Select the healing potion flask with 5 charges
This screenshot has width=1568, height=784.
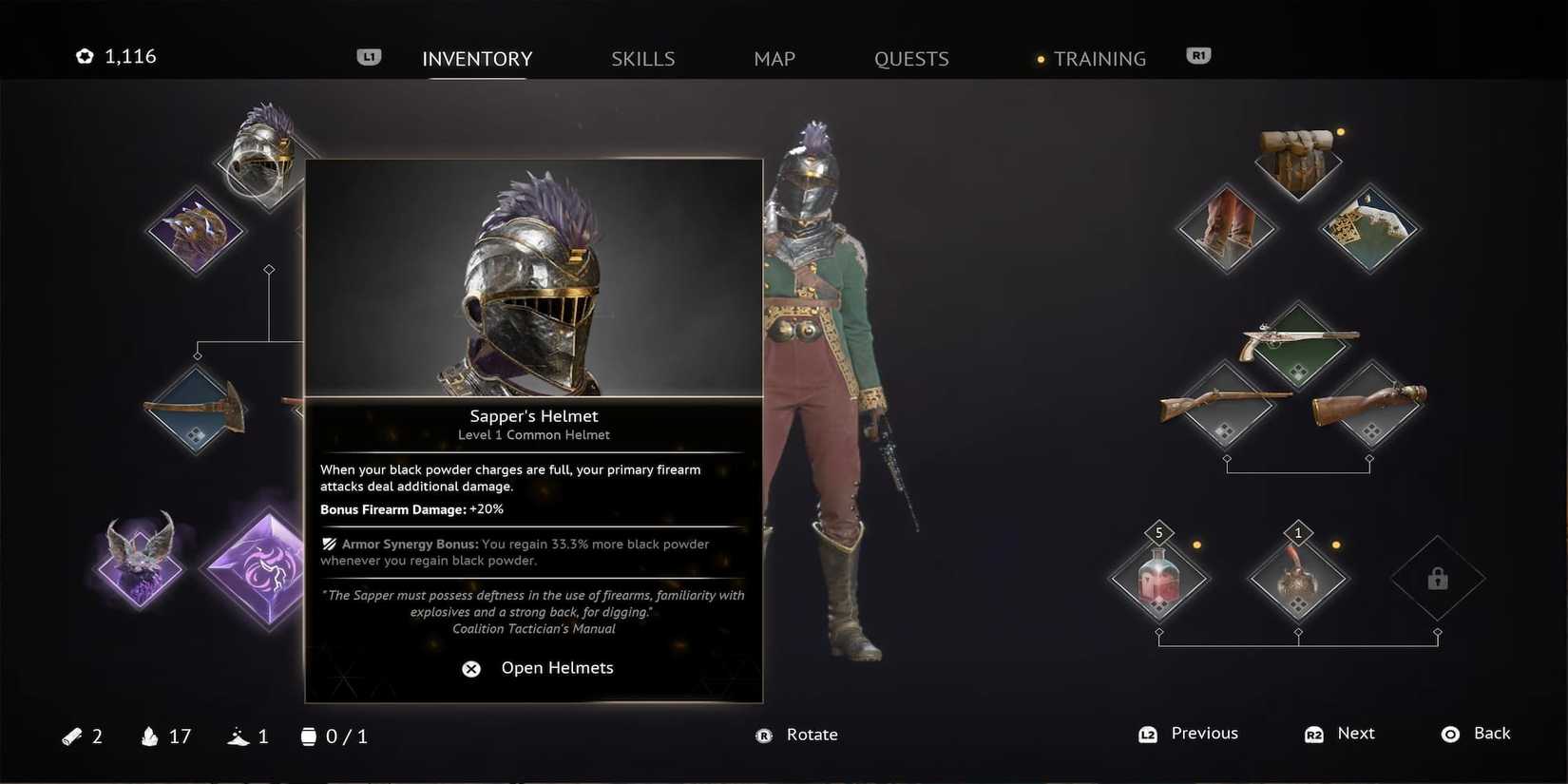pyautogui.click(x=1159, y=577)
